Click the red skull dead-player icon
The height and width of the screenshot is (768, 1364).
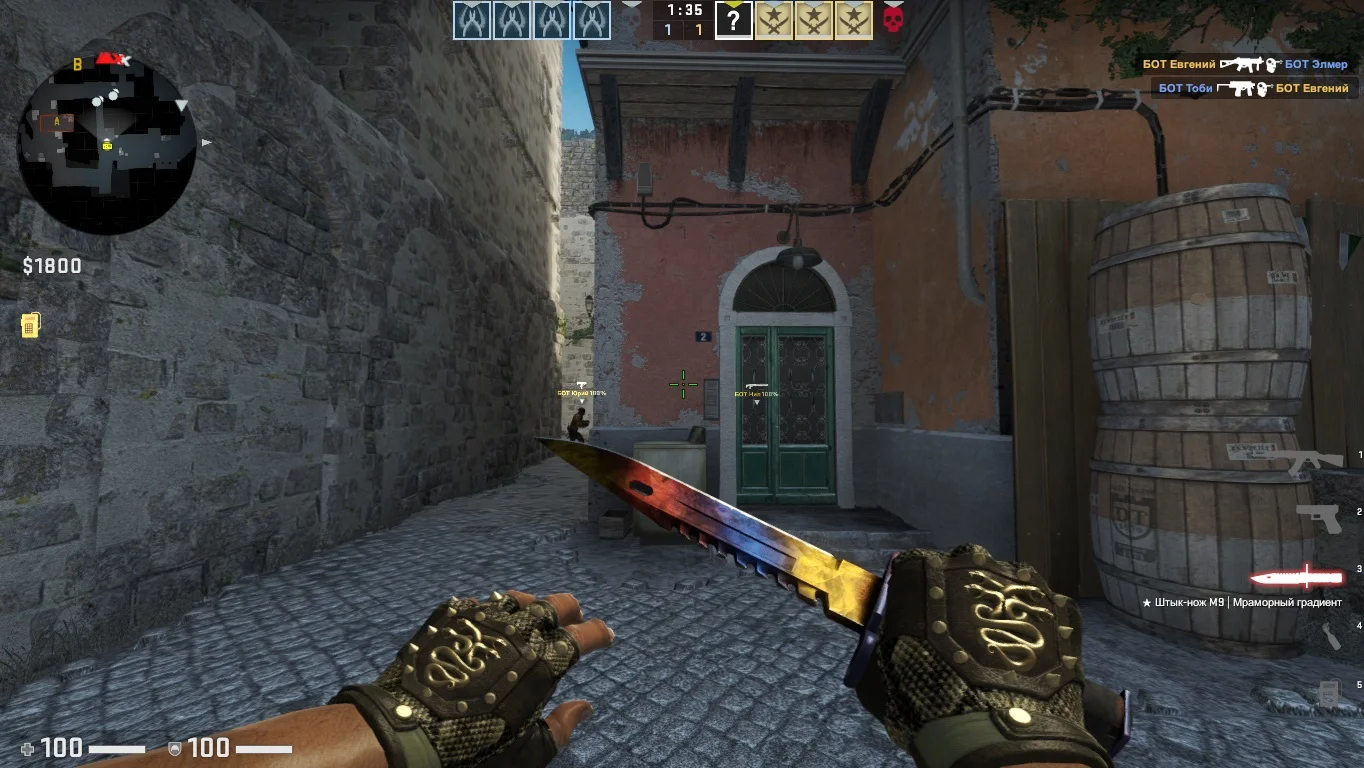(x=893, y=18)
